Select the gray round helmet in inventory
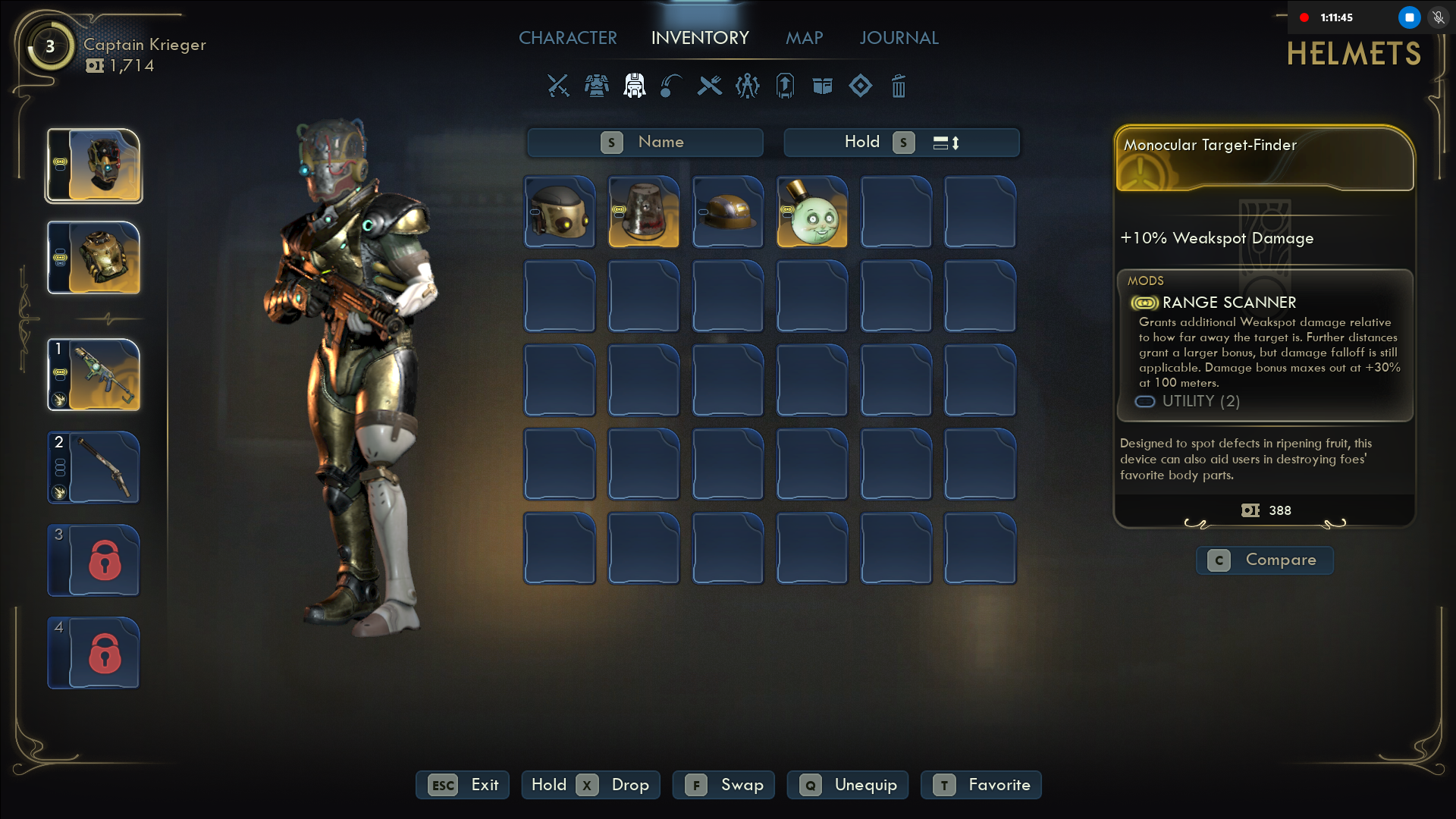Image resolution: width=1456 pixels, height=819 pixels. [560, 212]
